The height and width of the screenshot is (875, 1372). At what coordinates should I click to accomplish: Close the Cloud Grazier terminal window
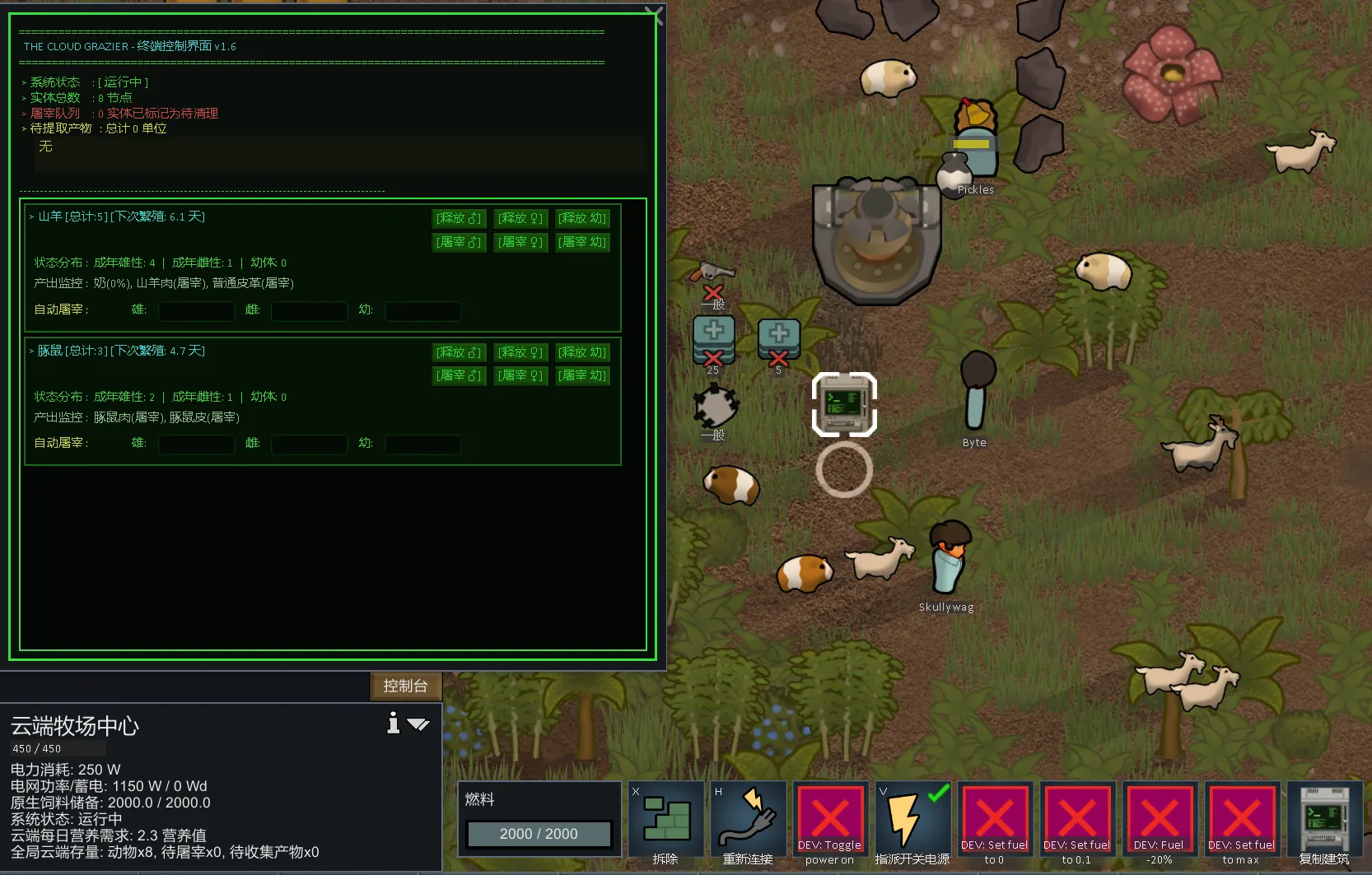click(x=653, y=14)
